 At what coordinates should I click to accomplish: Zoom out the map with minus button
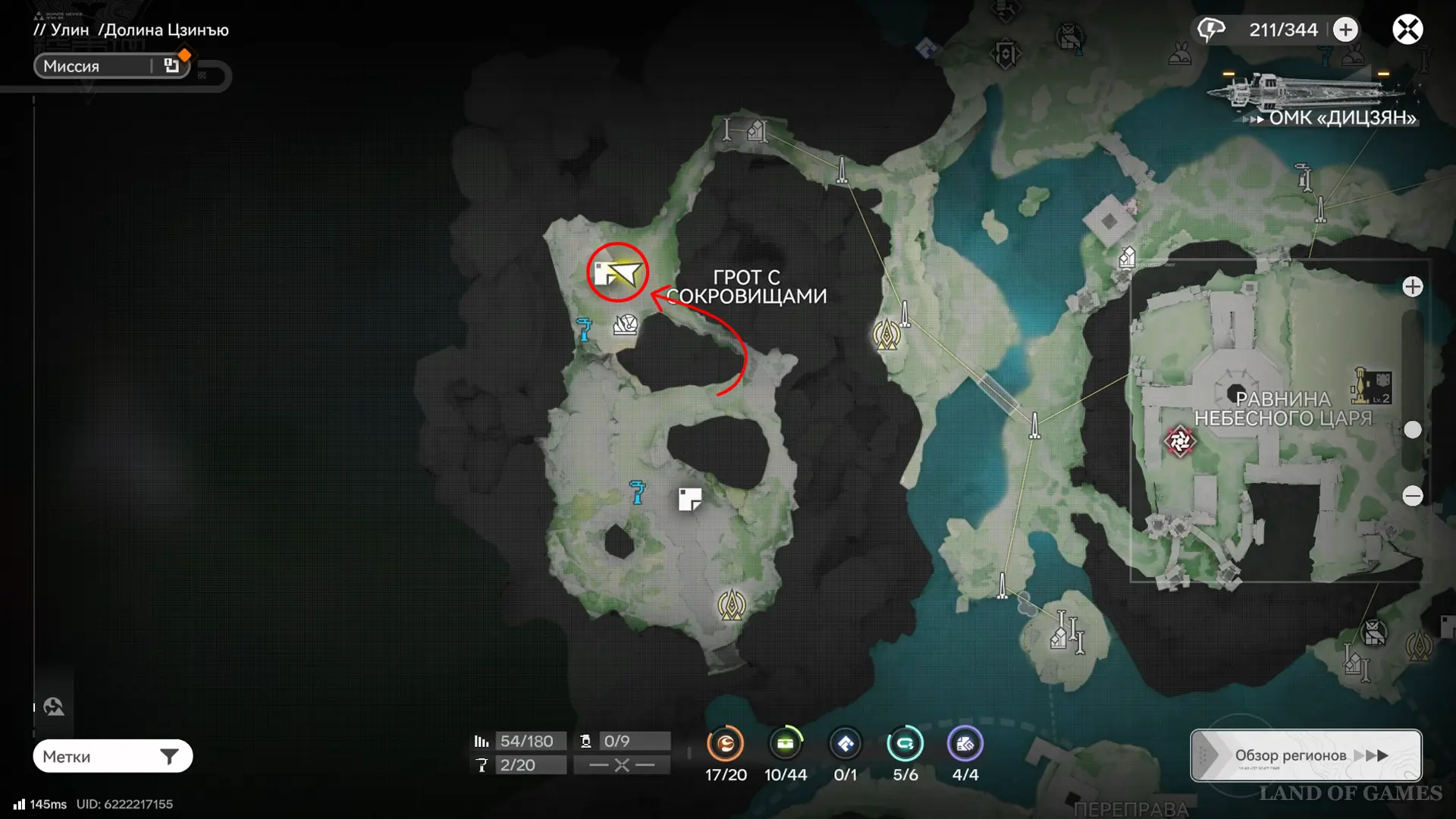(1412, 496)
